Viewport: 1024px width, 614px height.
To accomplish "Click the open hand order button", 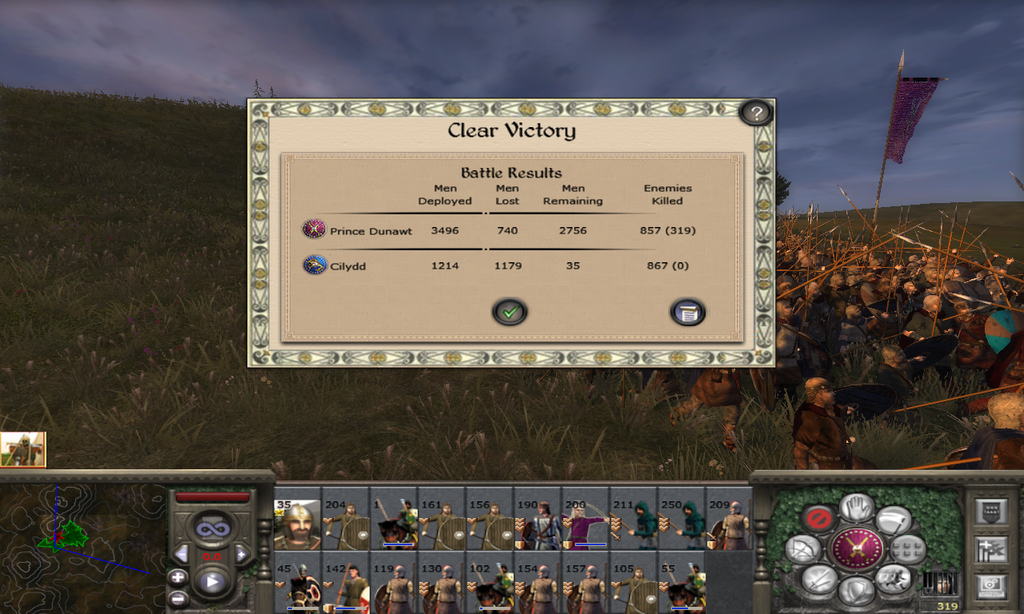I will click(x=857, y=506).
